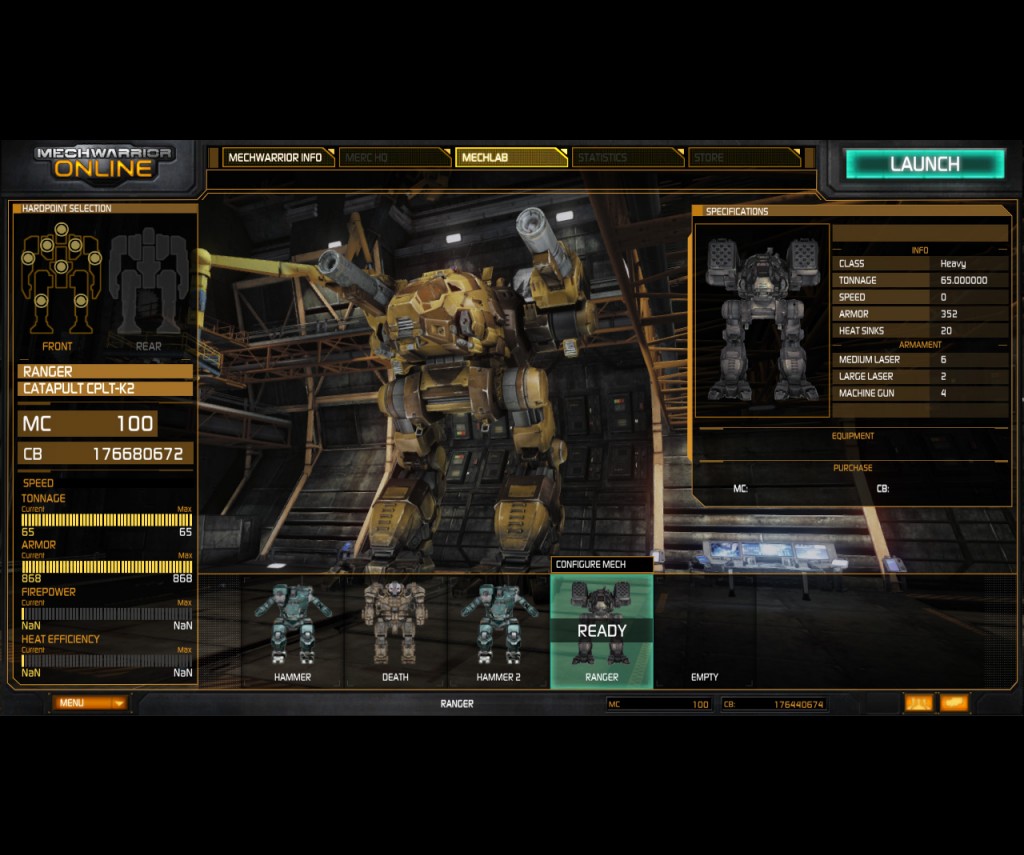Open the Menu dropdown in bottom bar
The image size is (1024, 855).
(x=90, y=703)
